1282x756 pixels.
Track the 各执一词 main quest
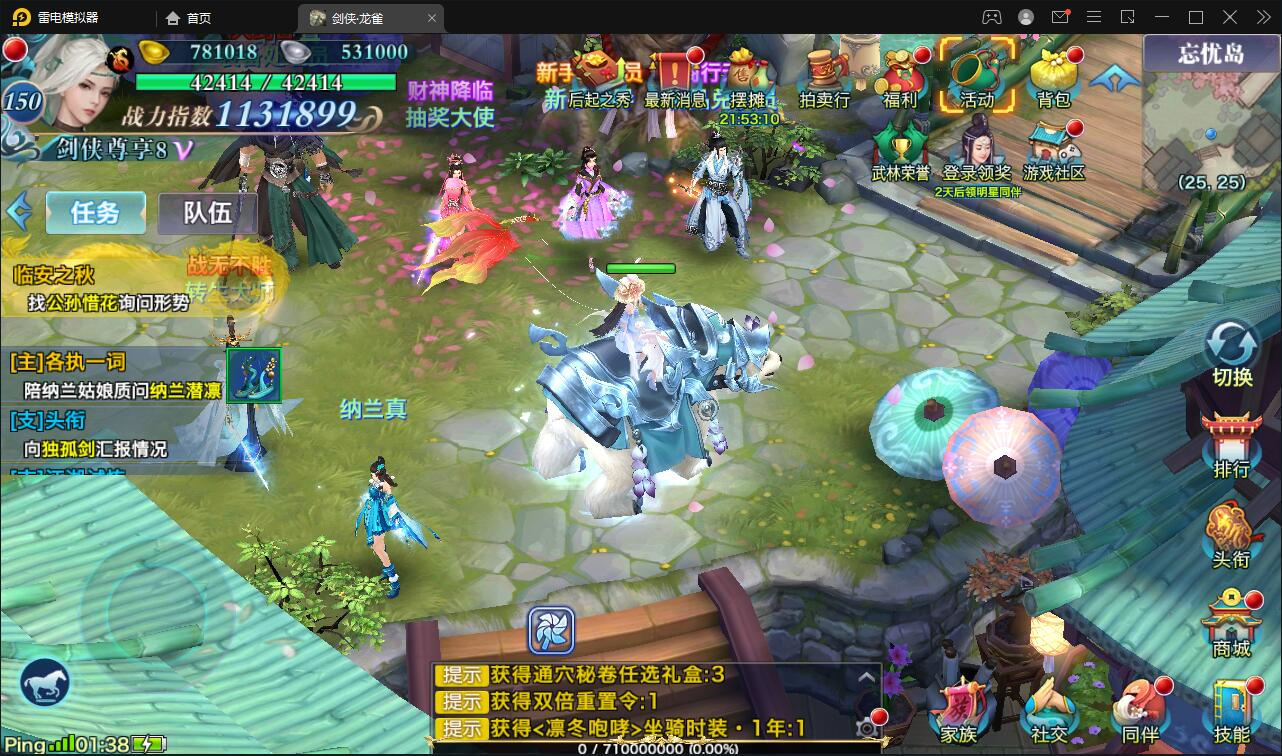[x=115, y=375]
